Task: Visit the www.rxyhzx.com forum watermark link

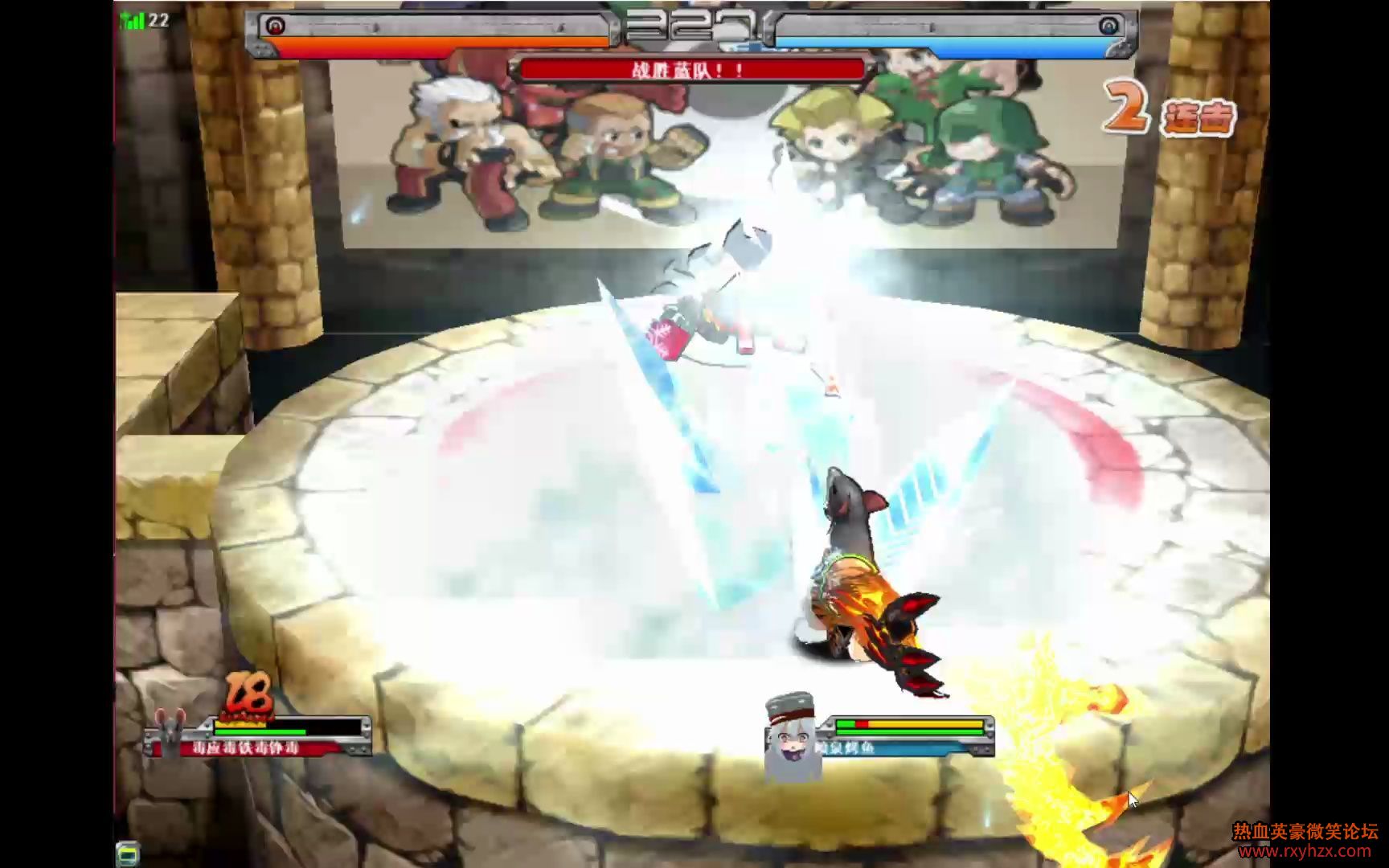Action: [x=1304, y=851]
